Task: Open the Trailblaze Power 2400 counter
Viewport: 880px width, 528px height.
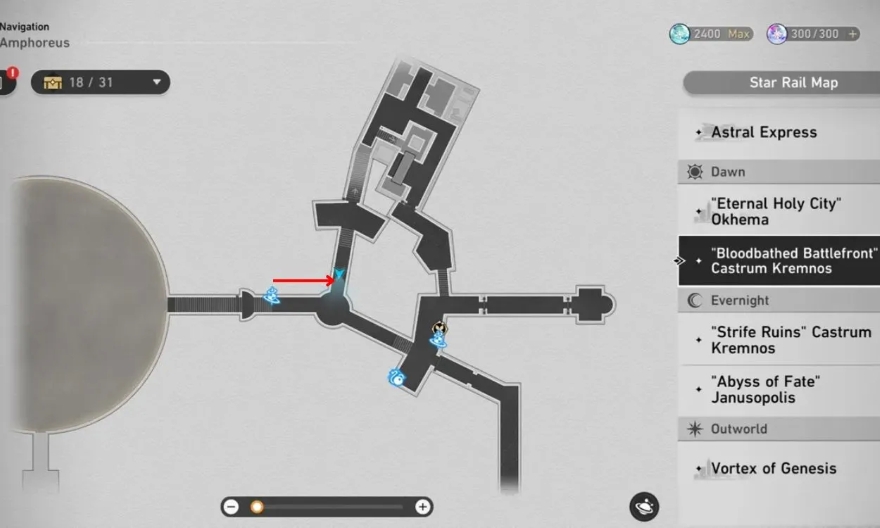Action: click(x=710, y=34)
